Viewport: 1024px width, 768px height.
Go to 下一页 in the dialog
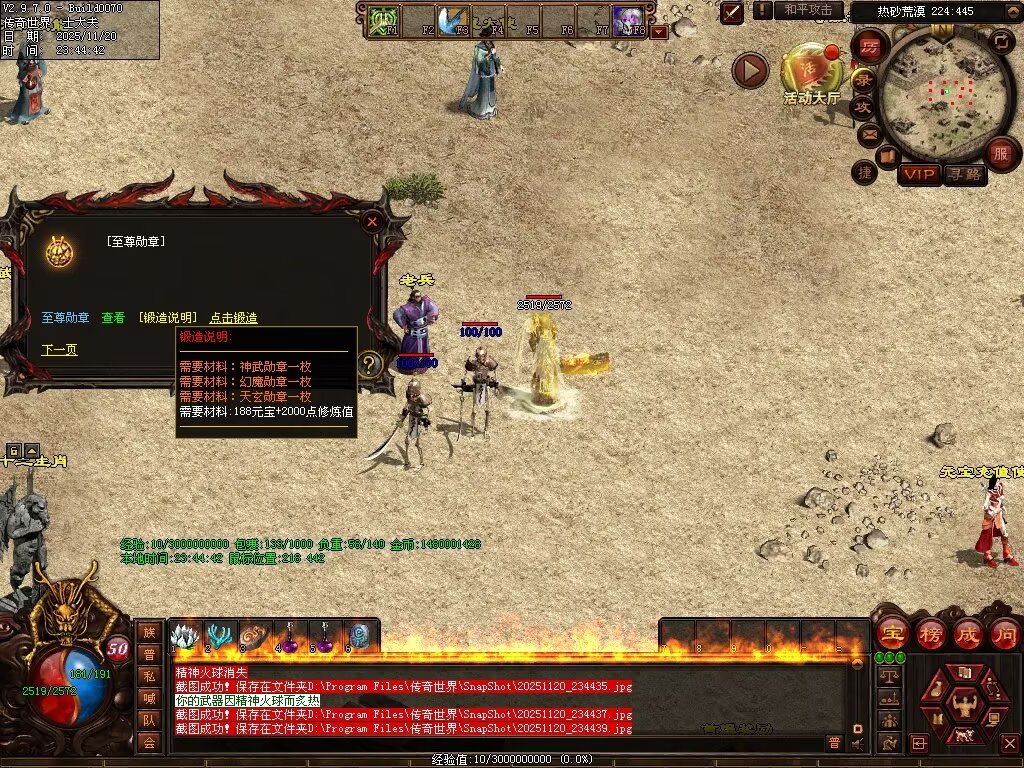tap(59, 350)
